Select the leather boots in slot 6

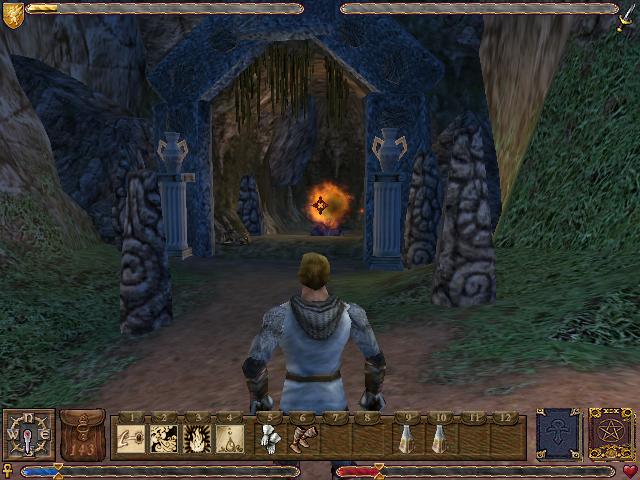302,438
